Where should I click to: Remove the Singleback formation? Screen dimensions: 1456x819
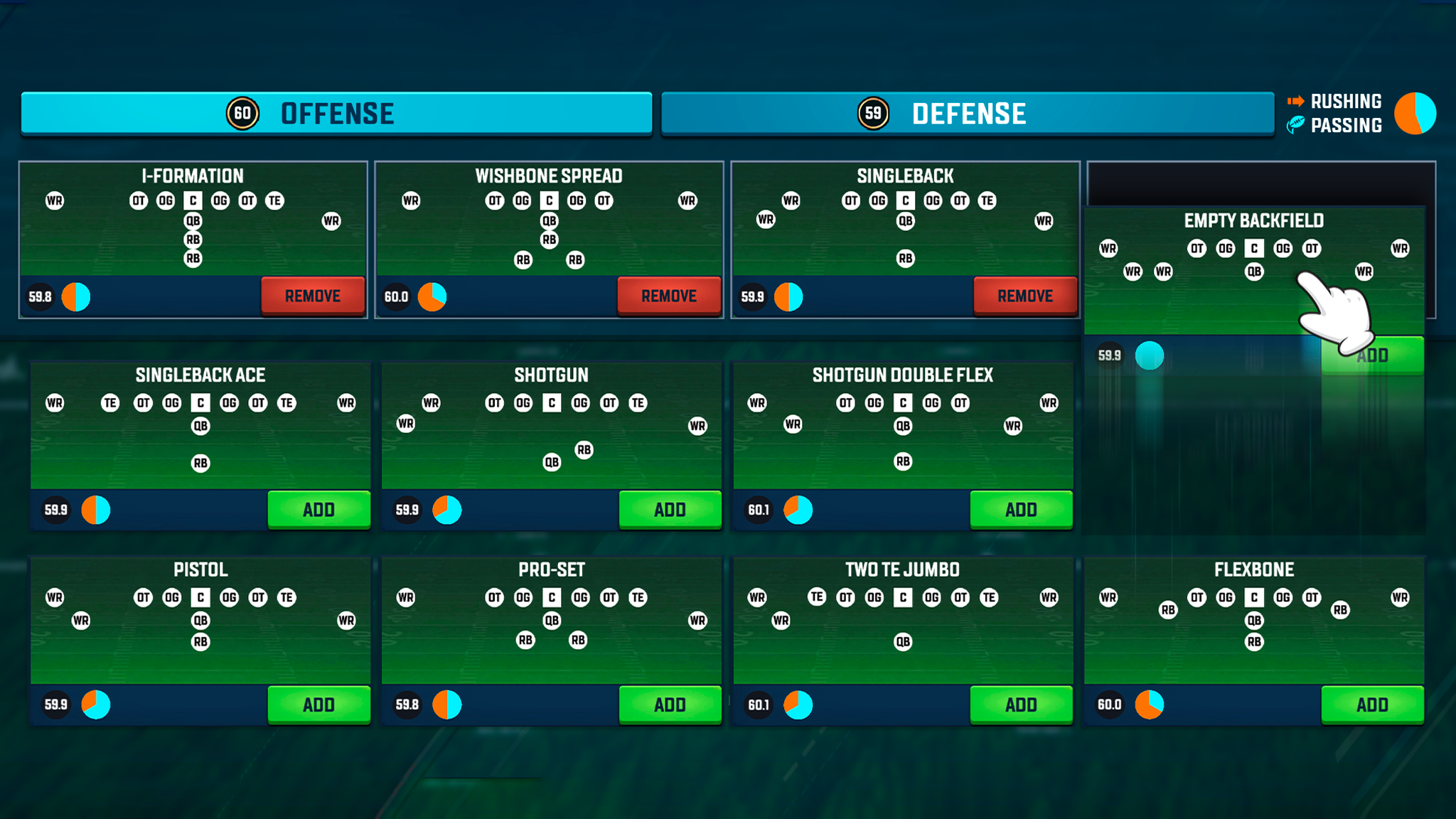click(x=1024, y=296)
